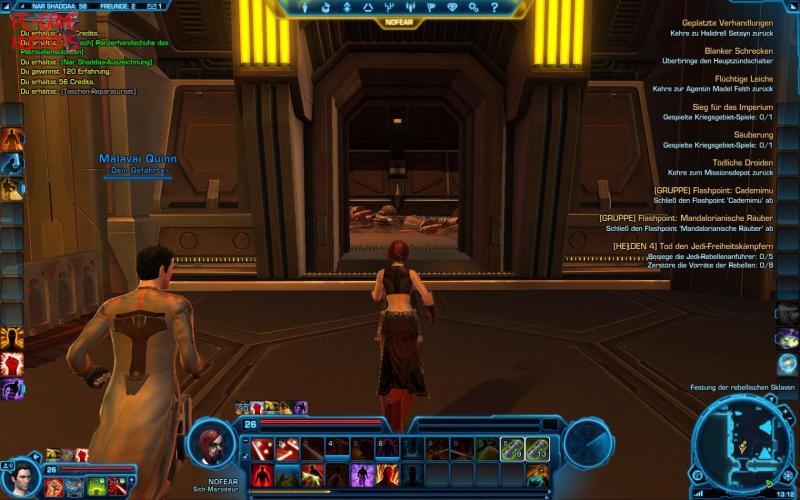Select the NOFEAR player portrait
The width and height of the screenshot is (800, 500).
213,442
